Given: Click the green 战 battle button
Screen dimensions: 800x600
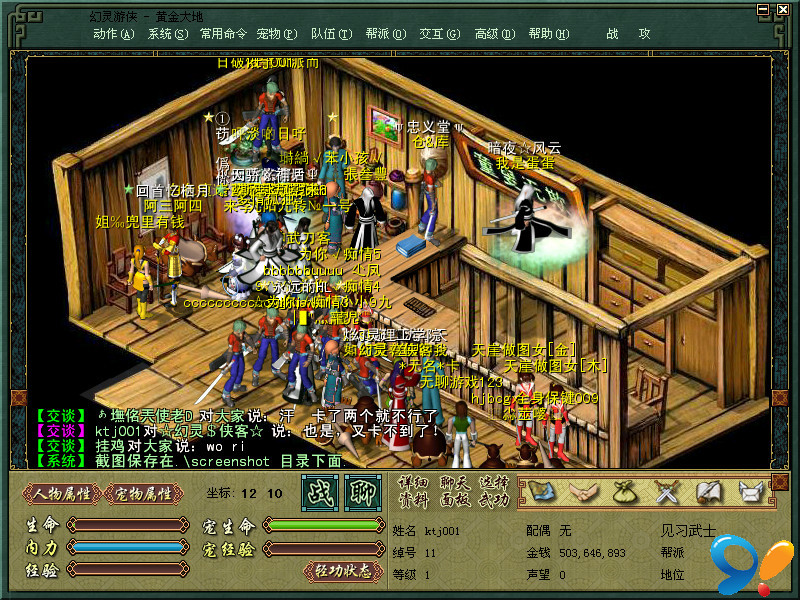Looking at the screenshot, I should point(322,492).
